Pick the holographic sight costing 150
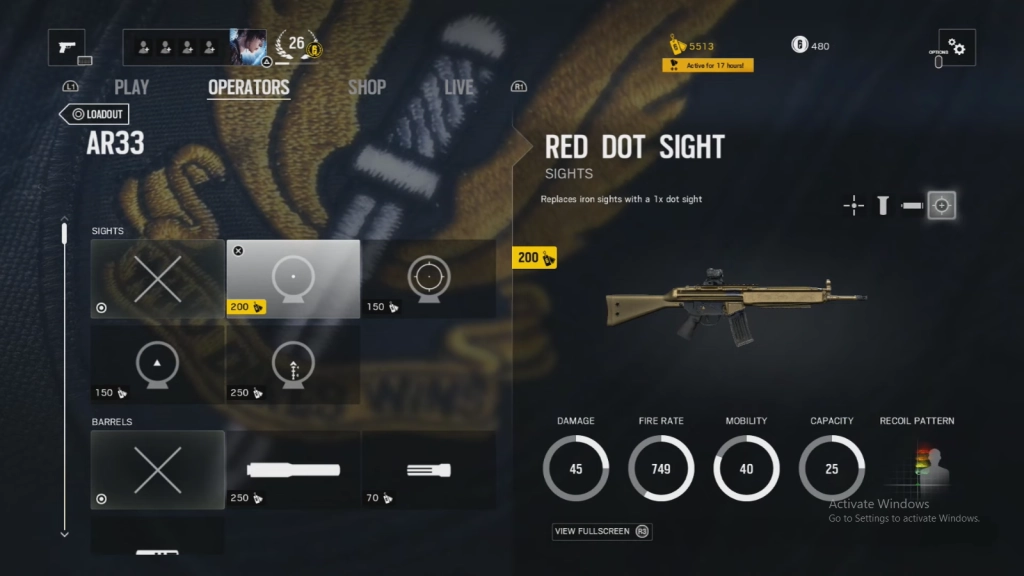This screenshot has width=1024, height=576. [x=428, y=279]
